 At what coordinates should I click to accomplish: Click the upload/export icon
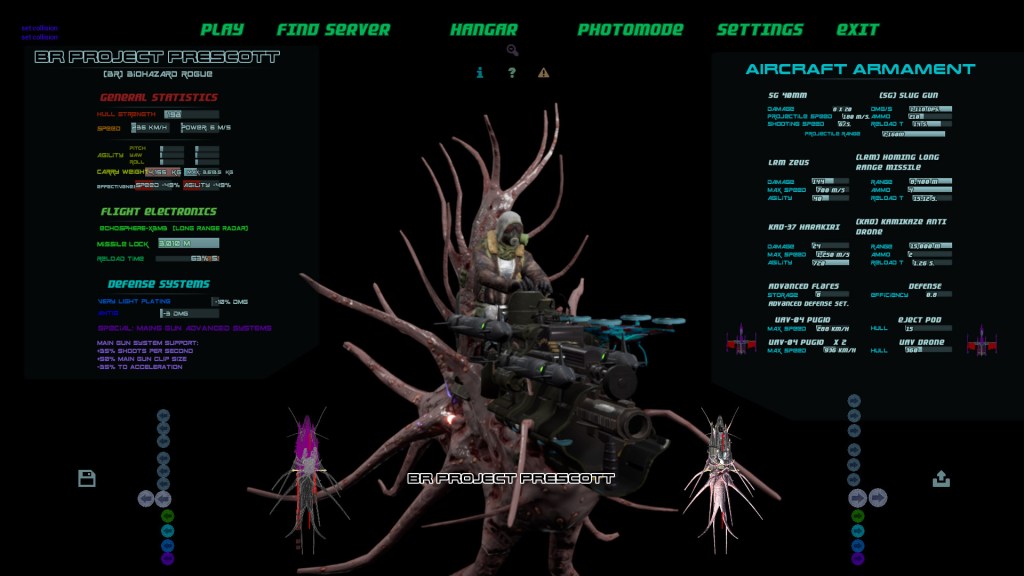pos(941,479)
